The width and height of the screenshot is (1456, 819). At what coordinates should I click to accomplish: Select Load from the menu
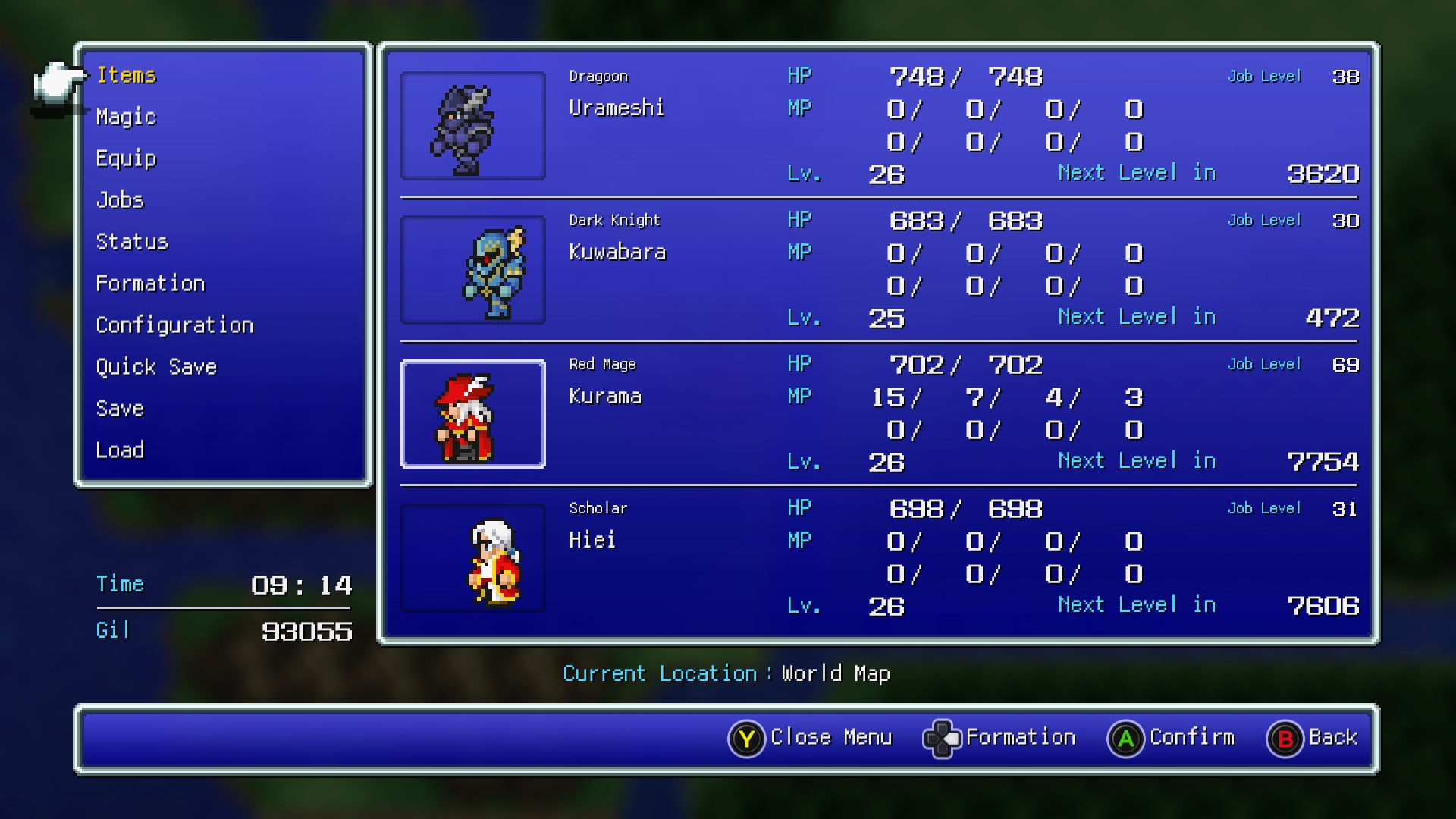click(x=120, y=450)
